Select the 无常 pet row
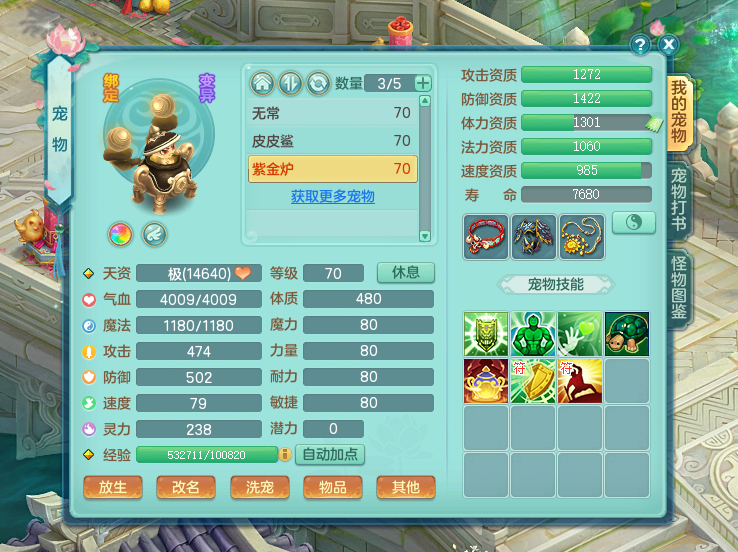 [332, 113]
